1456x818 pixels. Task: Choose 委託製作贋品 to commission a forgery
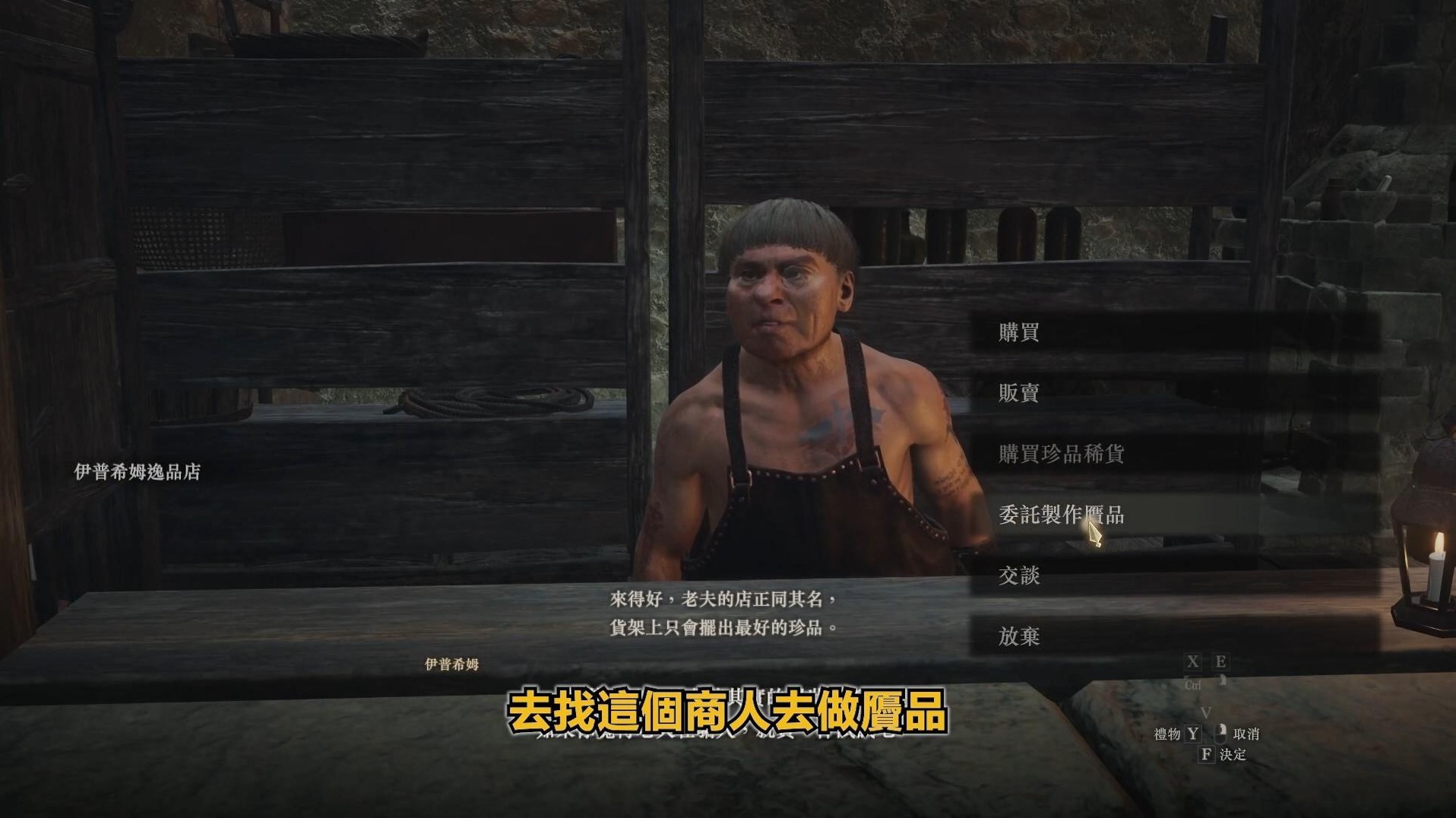1060,515
